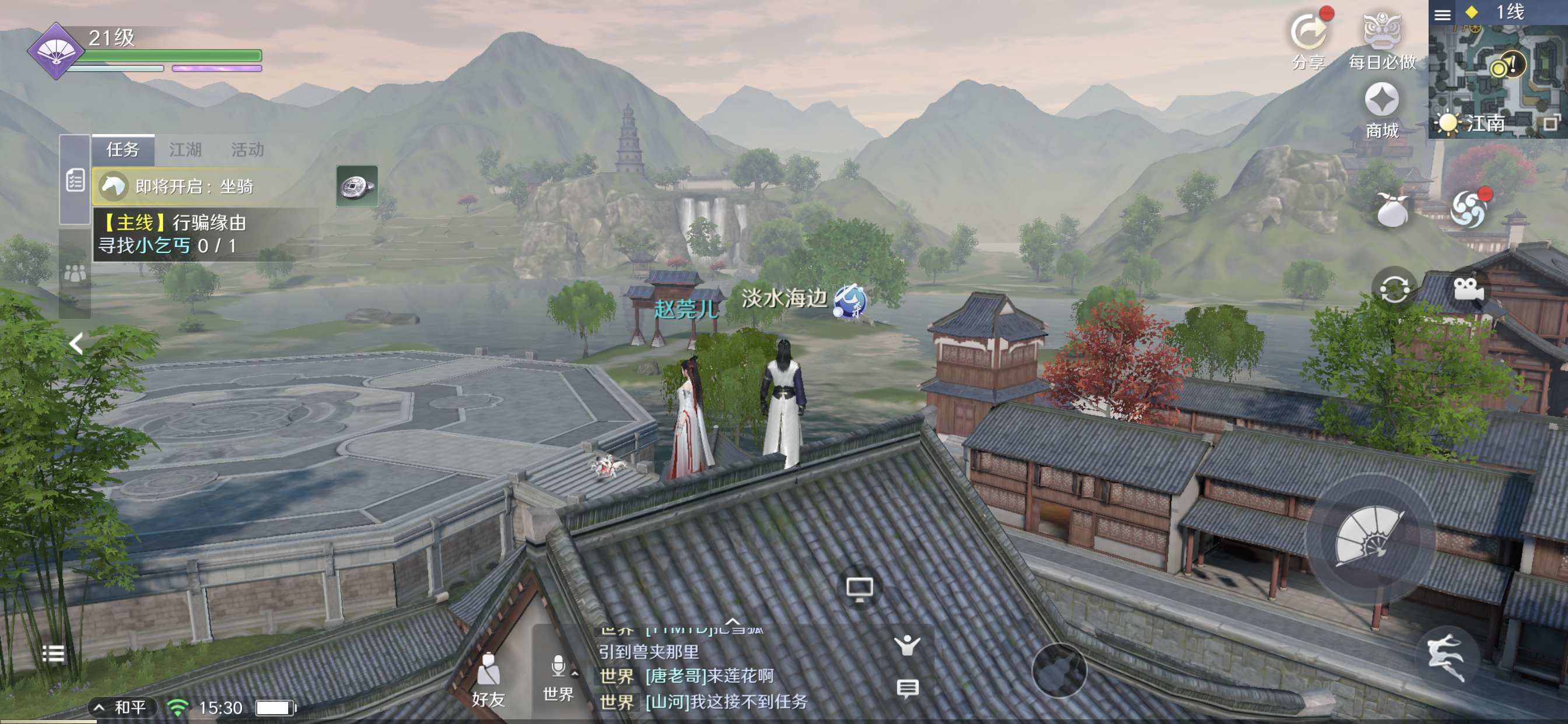Collapse the quest panel with left arrow

pyautogui.click(x=76, y=344)
